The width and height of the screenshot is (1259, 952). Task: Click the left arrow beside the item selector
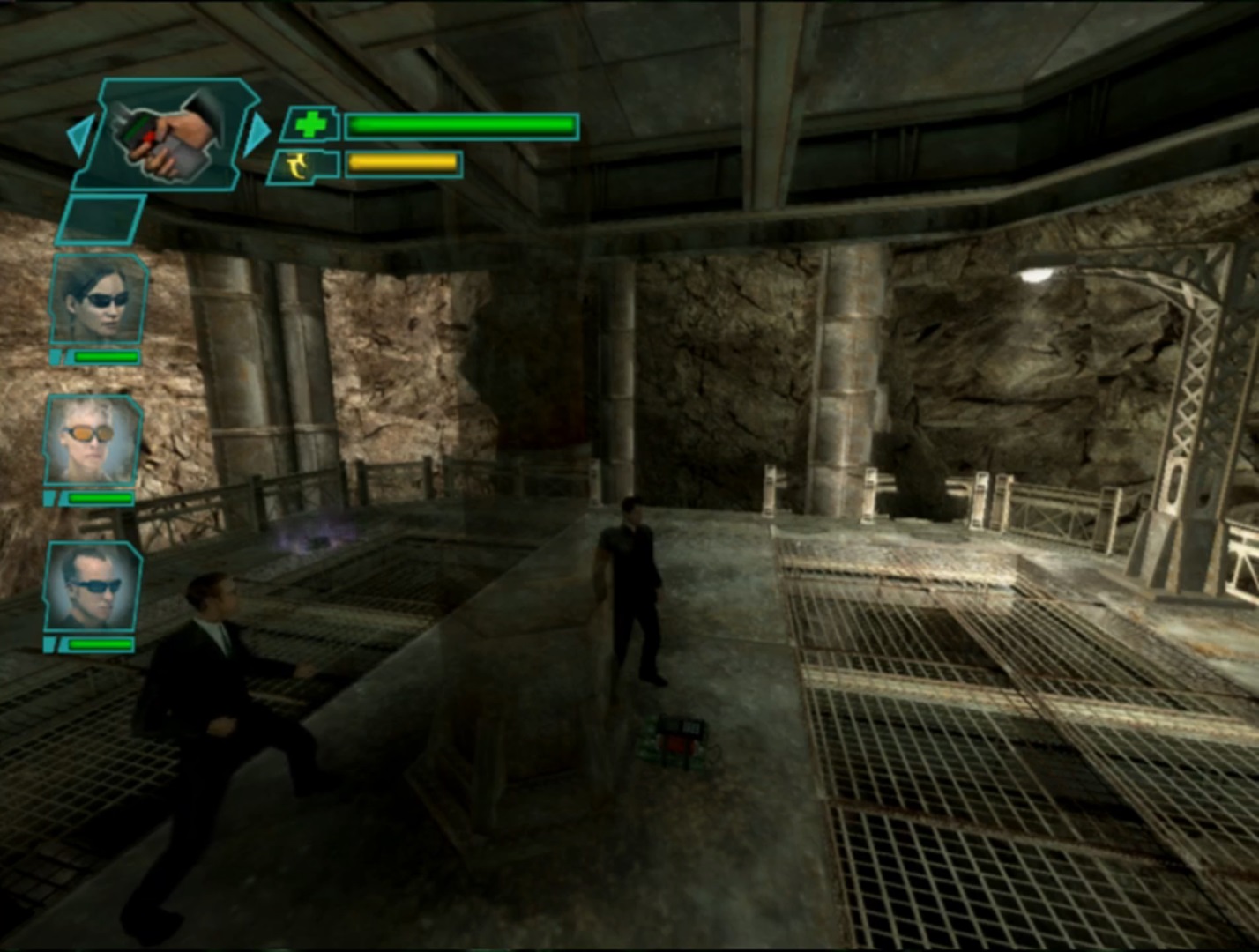pos(81,136)
